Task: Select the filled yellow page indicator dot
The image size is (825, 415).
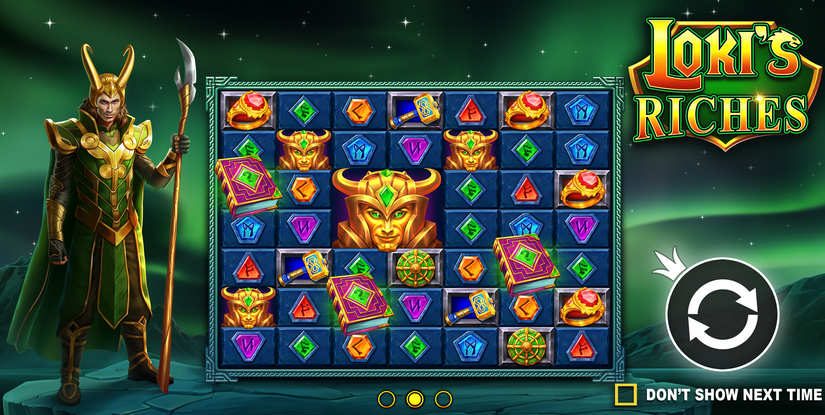Action: (x=414, y=399)
